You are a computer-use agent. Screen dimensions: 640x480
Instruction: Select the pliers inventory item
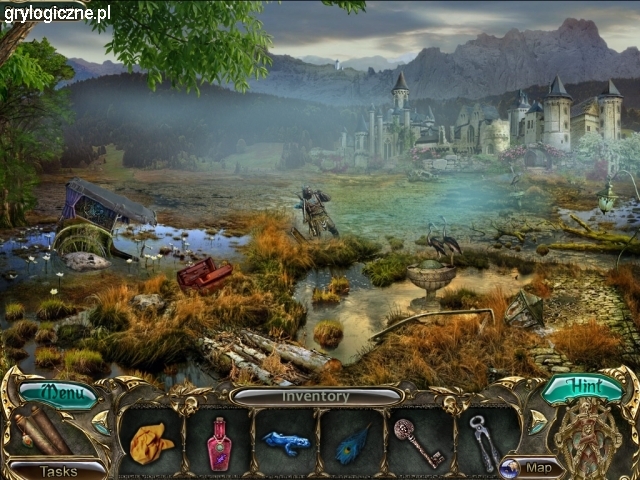(x=485, y=442)
